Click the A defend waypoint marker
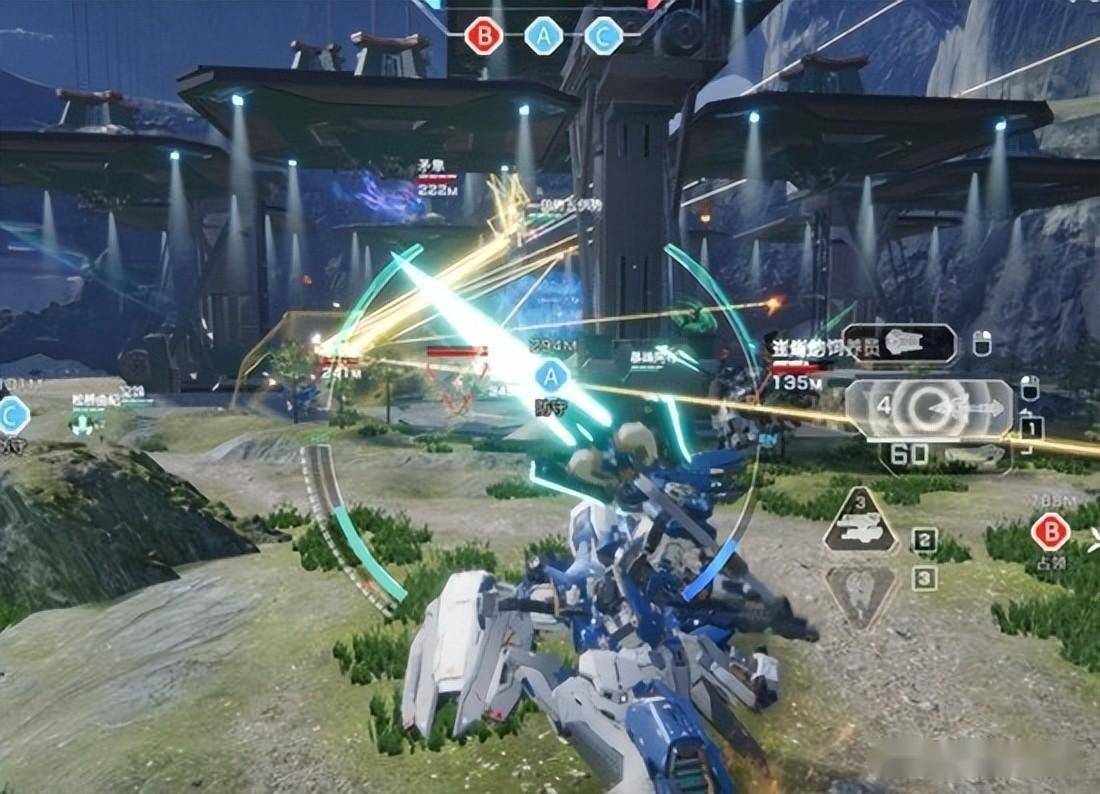The image size is (1100, 794). coord(550,377)
